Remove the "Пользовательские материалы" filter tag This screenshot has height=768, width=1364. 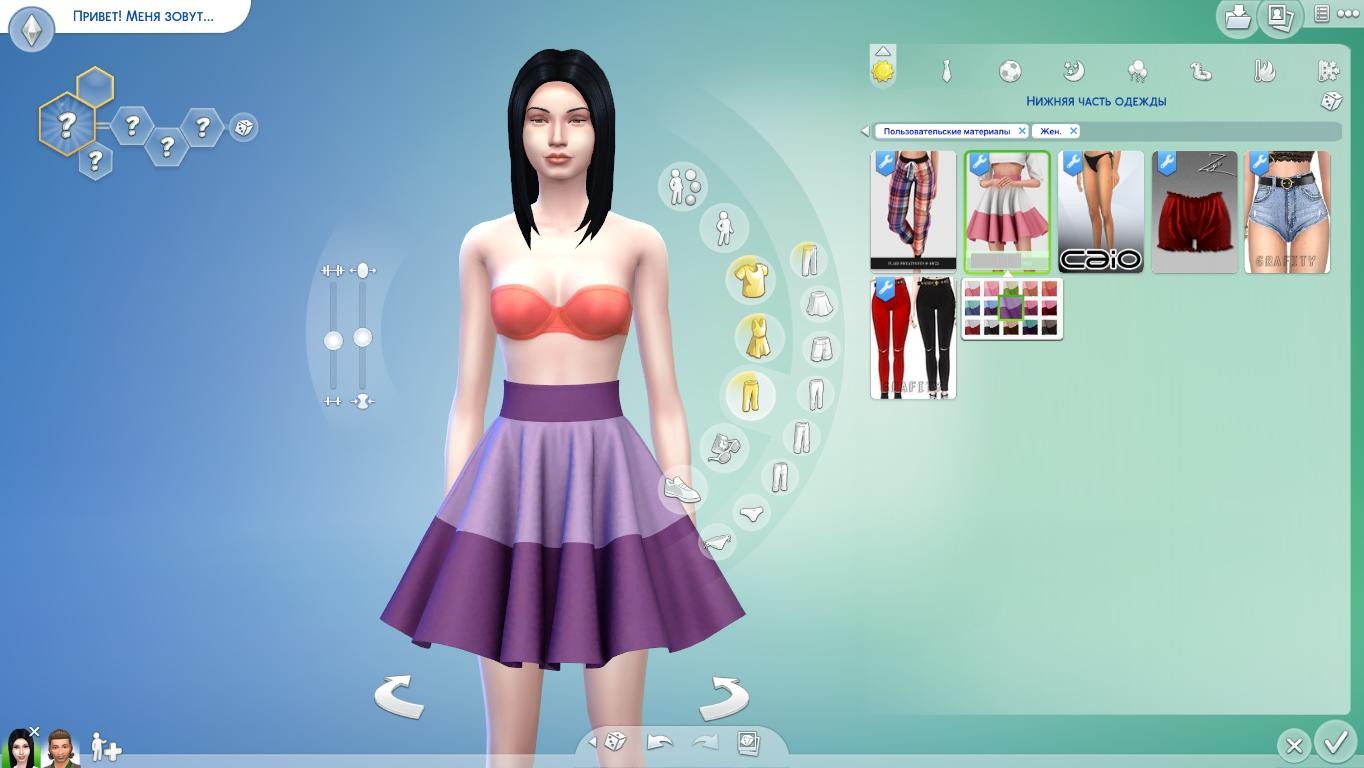[x=1022, y=131]
